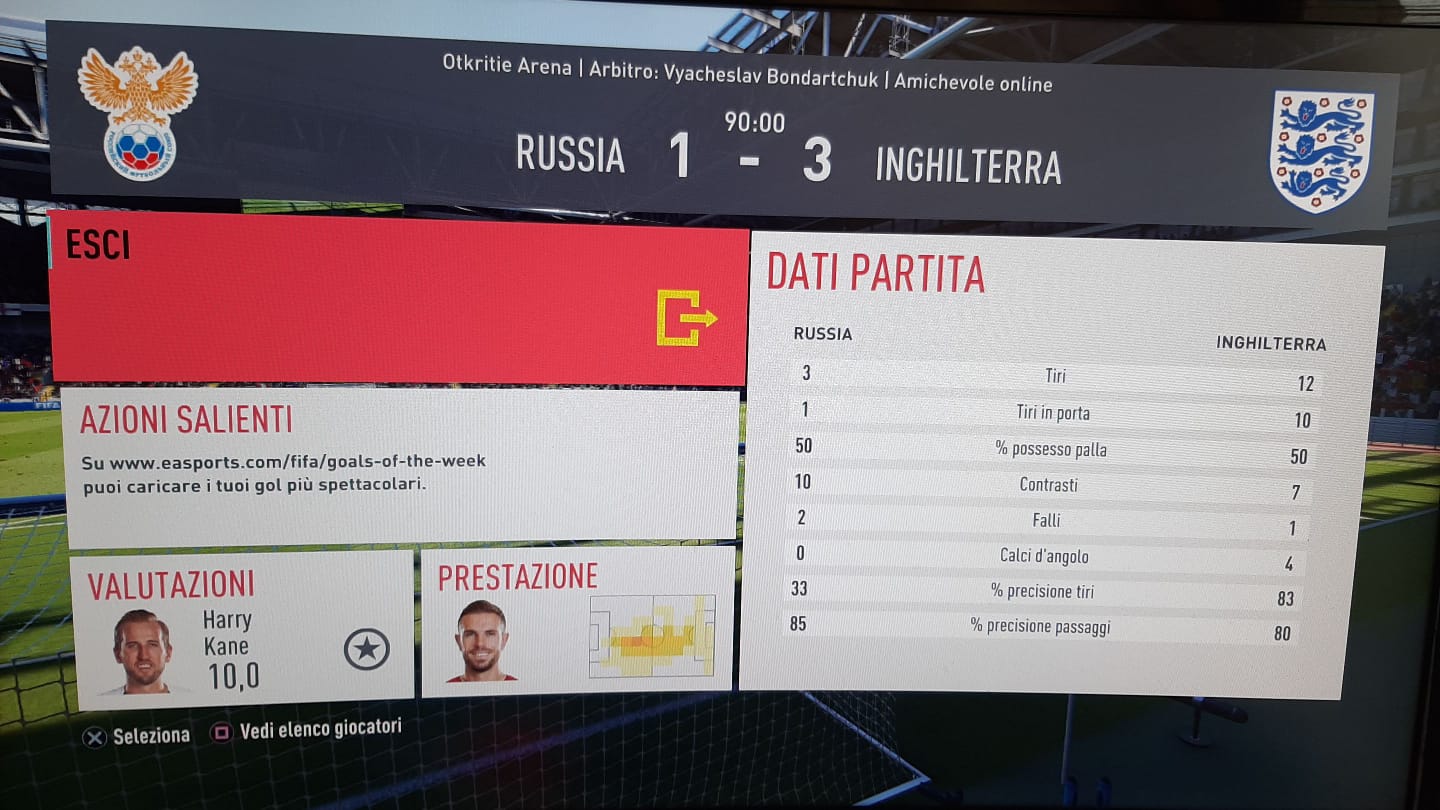Select the red ESCI exit tile

coord(398,298)
